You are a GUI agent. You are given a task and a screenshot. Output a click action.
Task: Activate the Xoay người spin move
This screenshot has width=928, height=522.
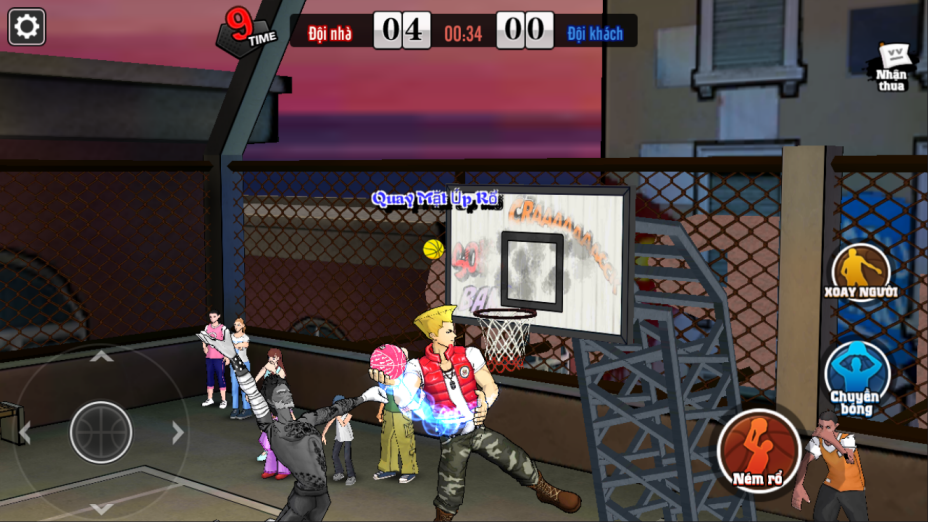click(x=861, y=270)
